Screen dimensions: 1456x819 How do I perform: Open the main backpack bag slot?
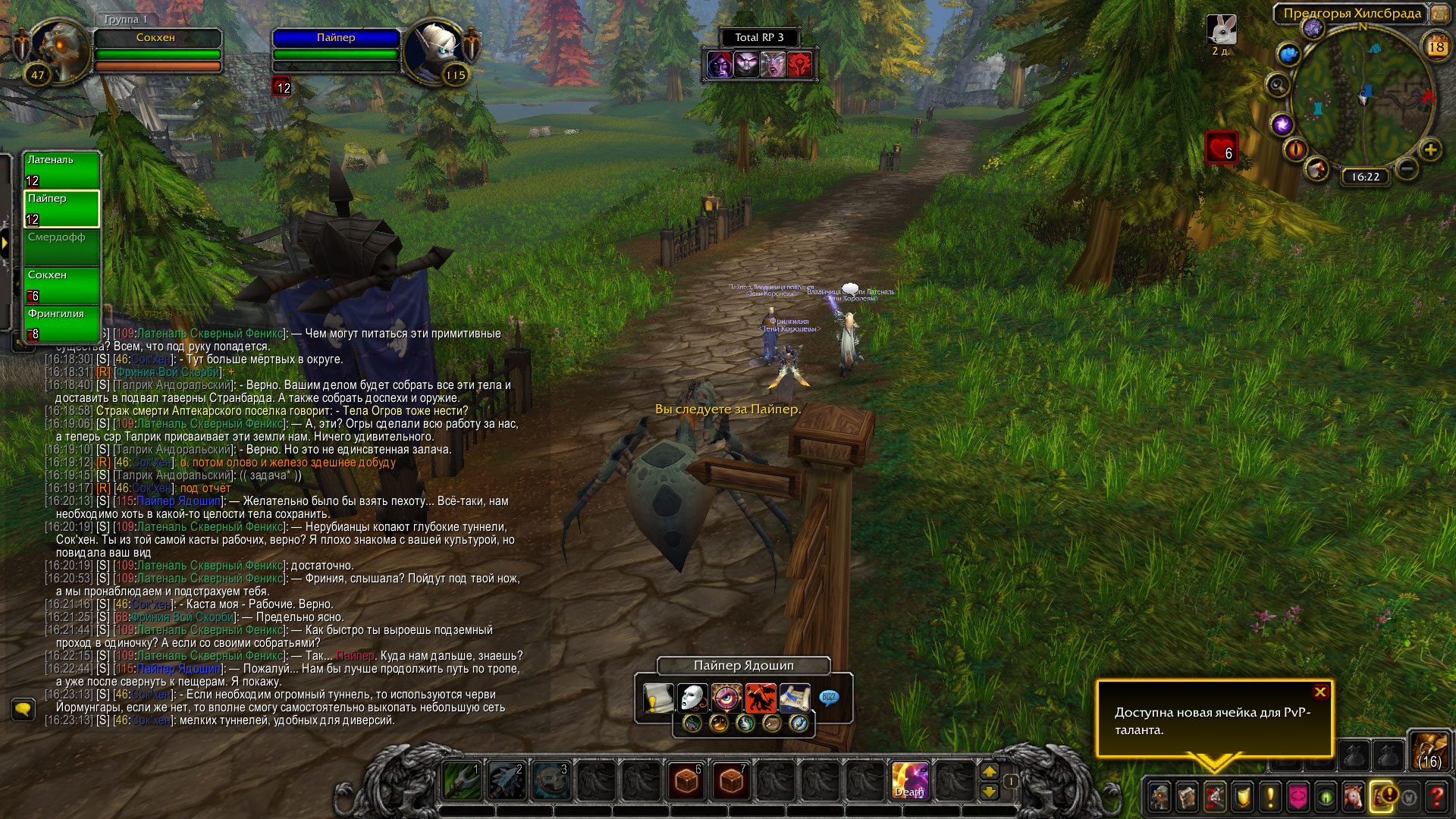[x=1429, y=750]
